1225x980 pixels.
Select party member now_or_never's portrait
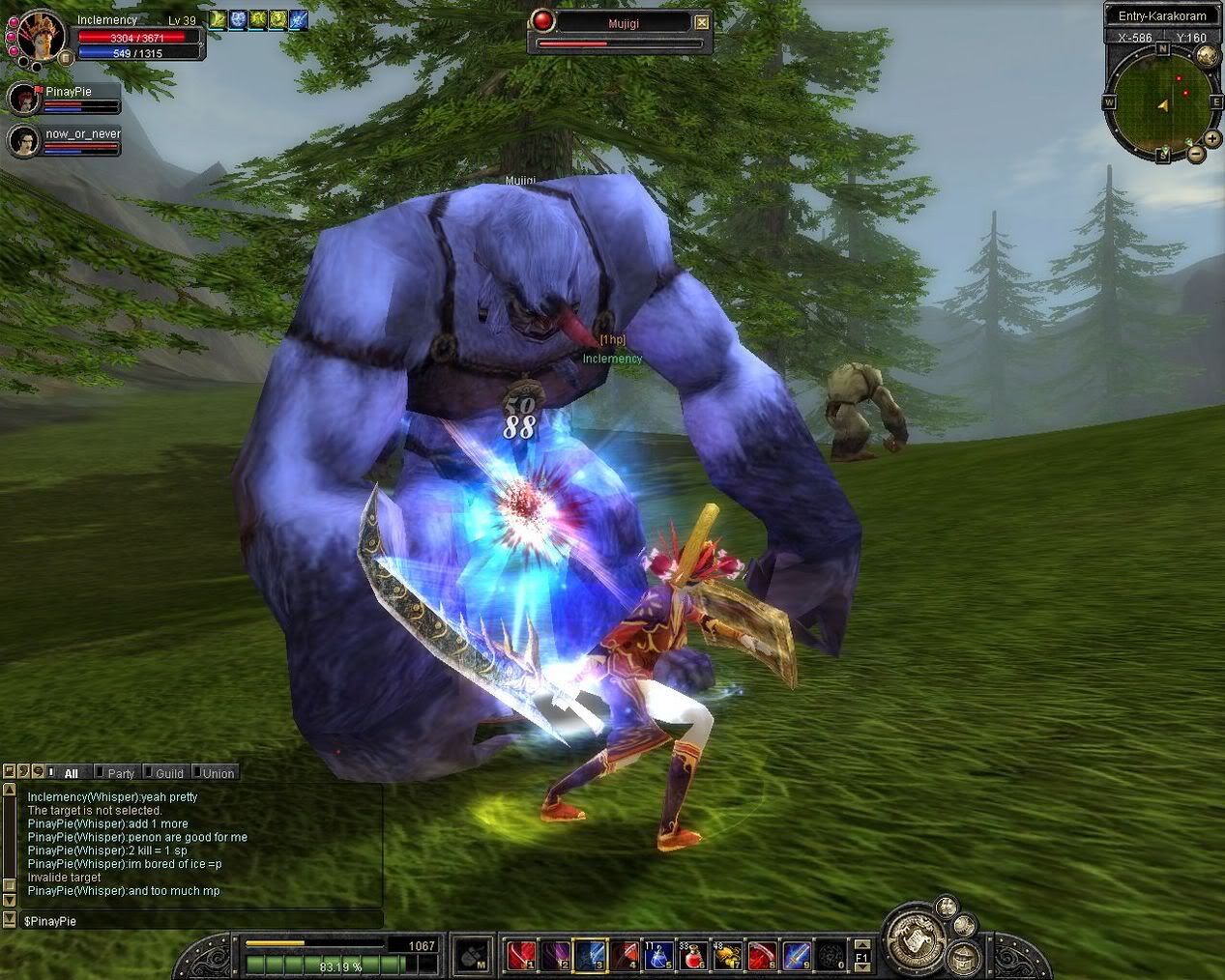23,141
